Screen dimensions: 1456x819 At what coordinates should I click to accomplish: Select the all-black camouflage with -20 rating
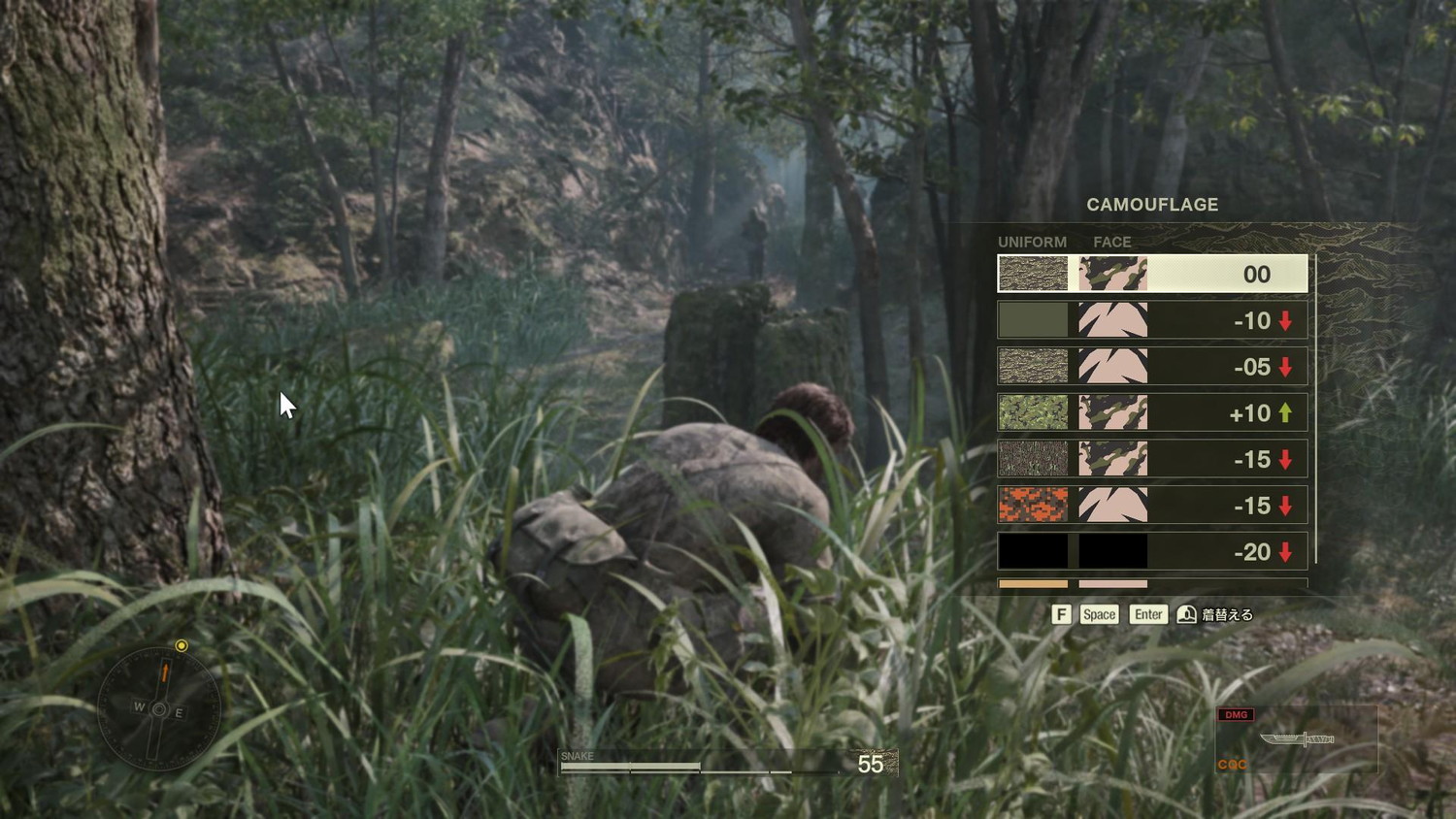[1152, 552]
